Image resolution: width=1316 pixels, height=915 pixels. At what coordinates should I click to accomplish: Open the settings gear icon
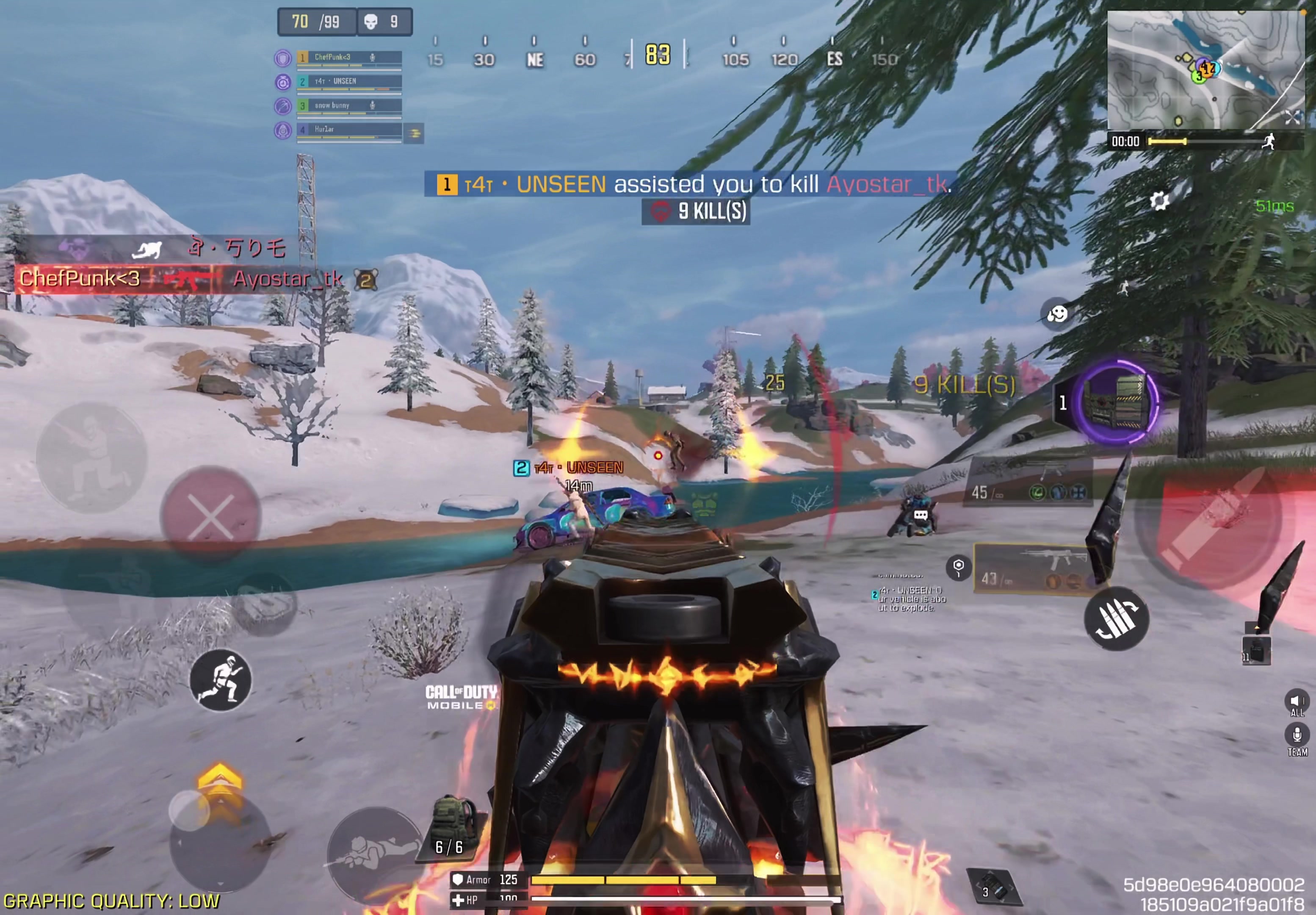[1159, 201]
